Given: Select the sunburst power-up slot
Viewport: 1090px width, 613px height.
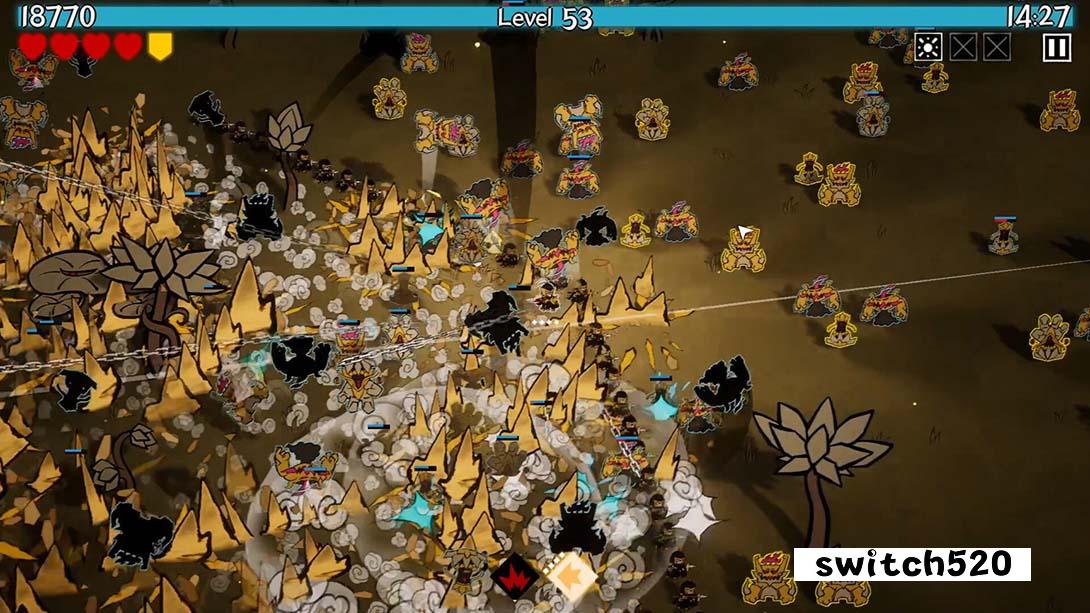Looking at the screenshot, I should (x=928, y=47).
